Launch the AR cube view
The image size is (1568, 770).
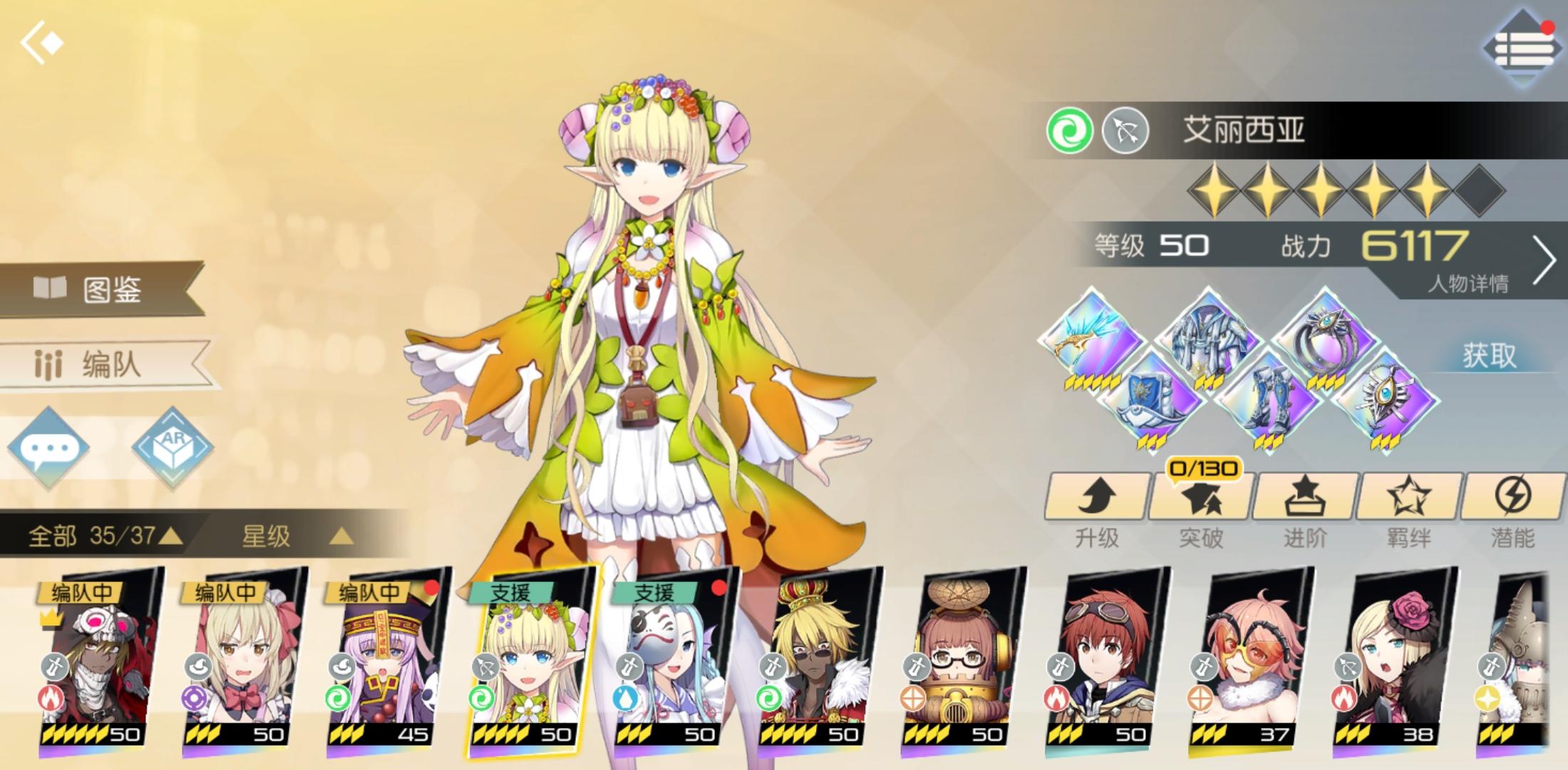(173, 447)
